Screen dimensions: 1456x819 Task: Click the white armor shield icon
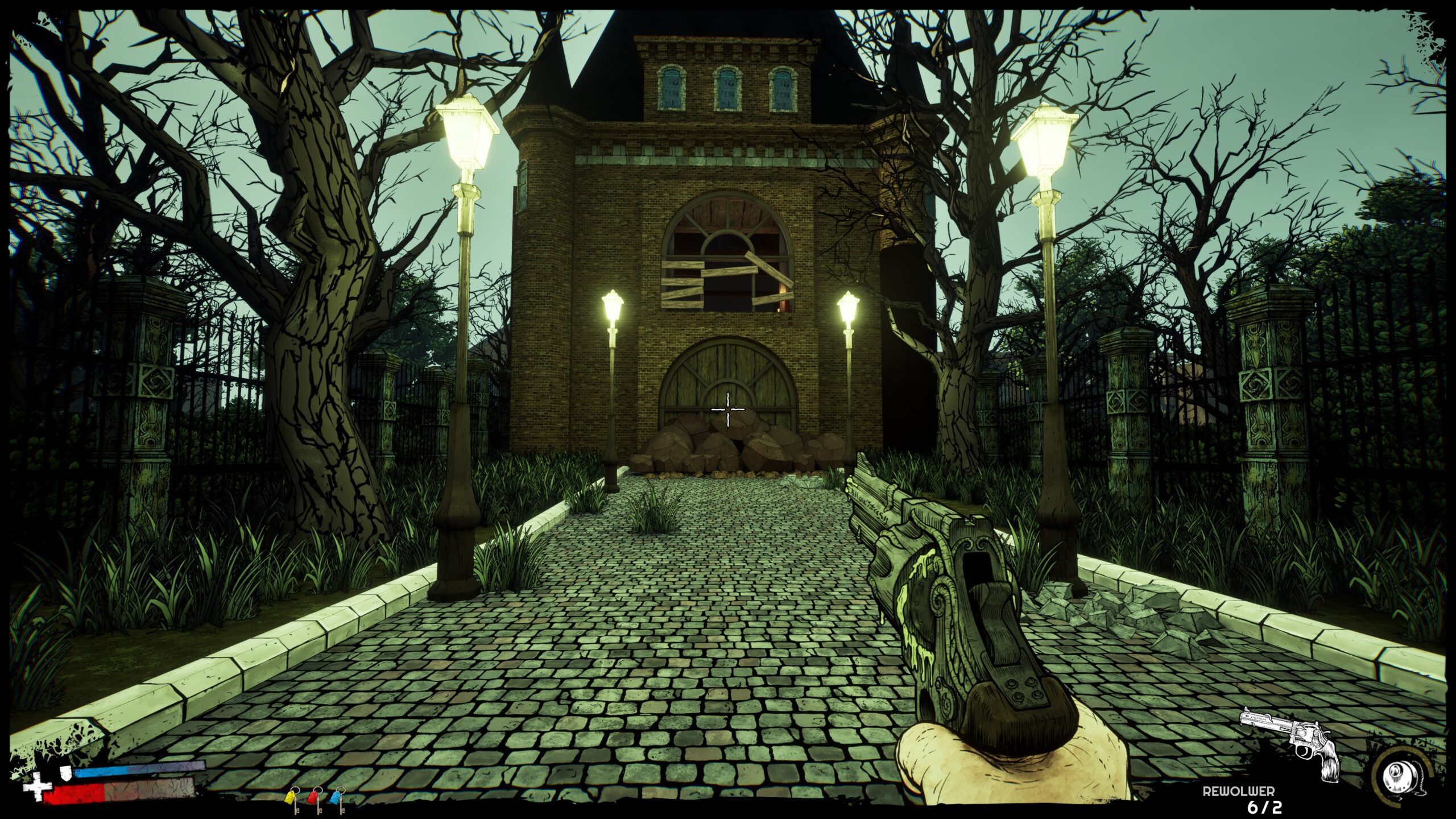click(x=66, y=772)
